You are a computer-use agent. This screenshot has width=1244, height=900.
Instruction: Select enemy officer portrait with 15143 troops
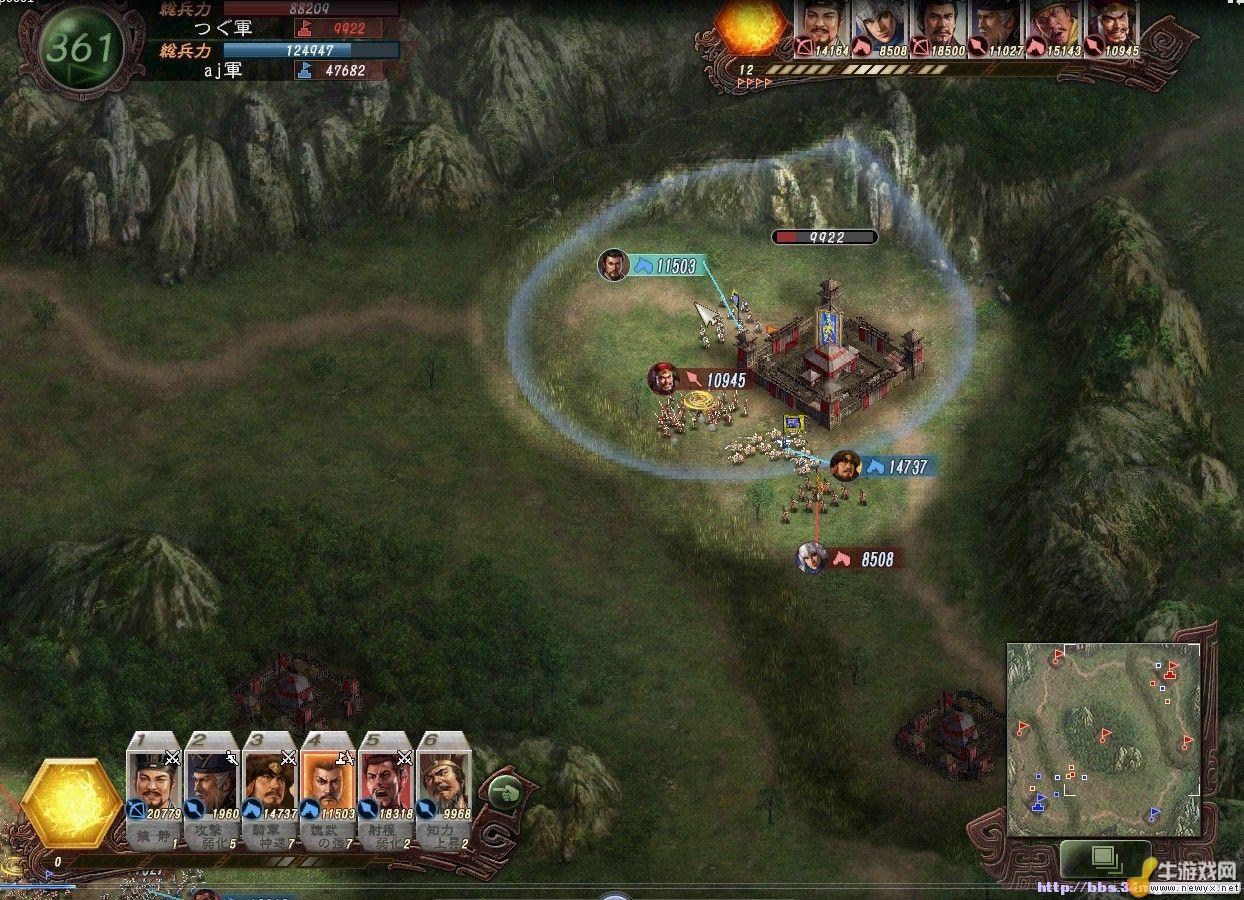(x=1052, y=29)
